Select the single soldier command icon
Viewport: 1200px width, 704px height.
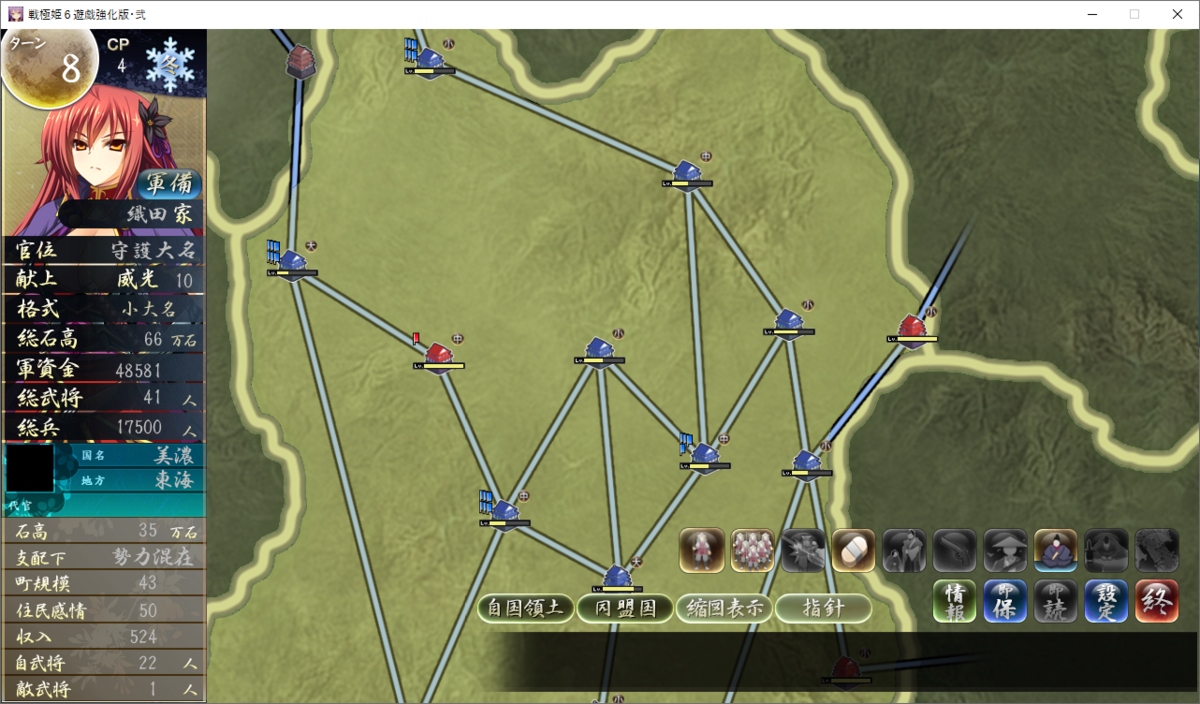702,550
